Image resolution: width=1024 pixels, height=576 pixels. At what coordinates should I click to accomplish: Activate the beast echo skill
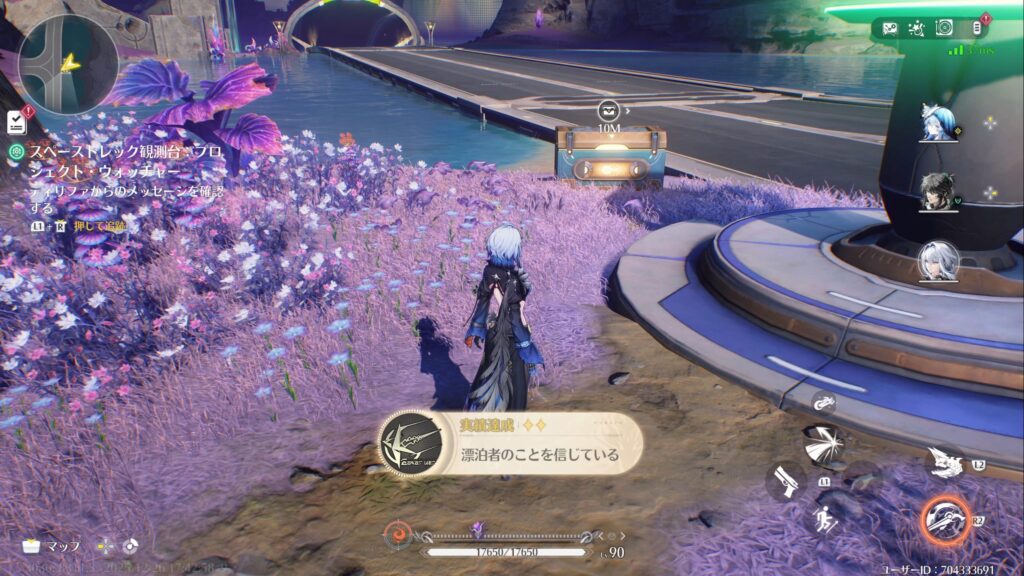(x=945, y=461)
